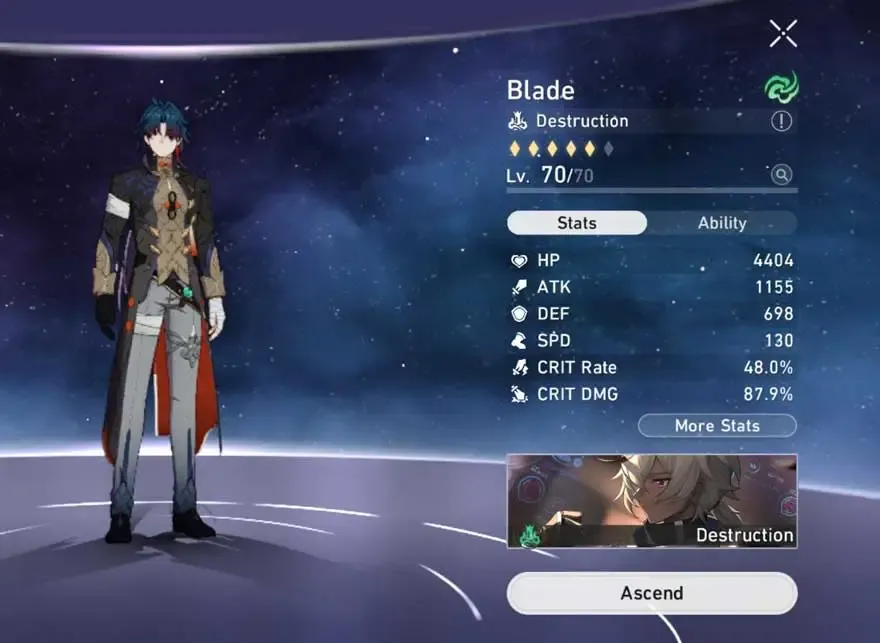Image resolution: width=880 pixels, height=643 pixels.
Task: Open the More Stats panel
Action: [717, 426]
